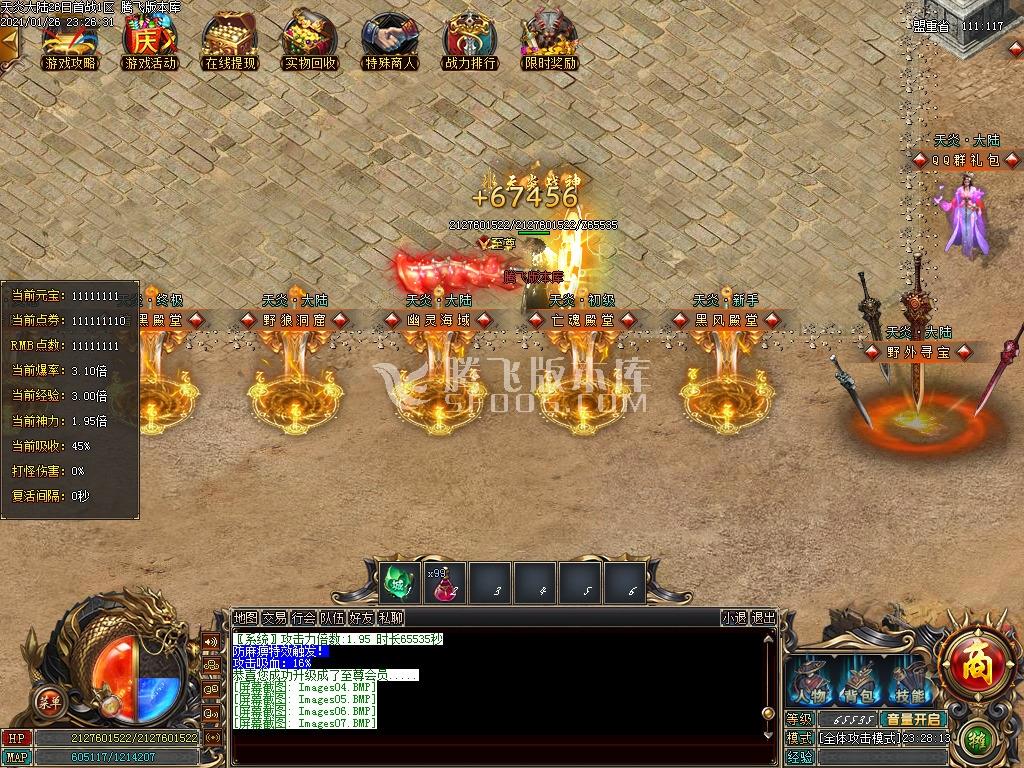Click the 小退 logout button
The image size is (1024, 768).
pos(734,618)
